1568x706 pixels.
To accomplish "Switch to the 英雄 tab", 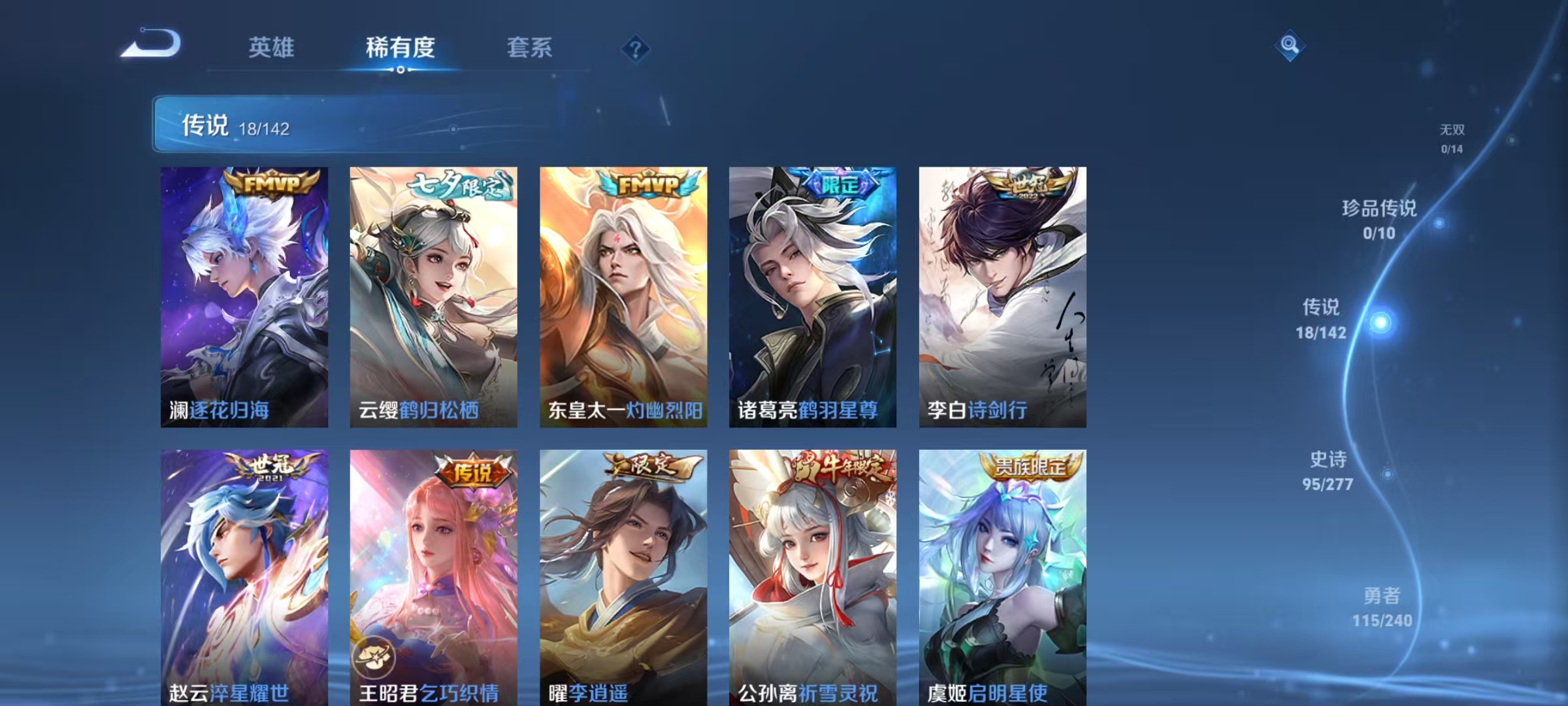I will click(x=272, y=48).
